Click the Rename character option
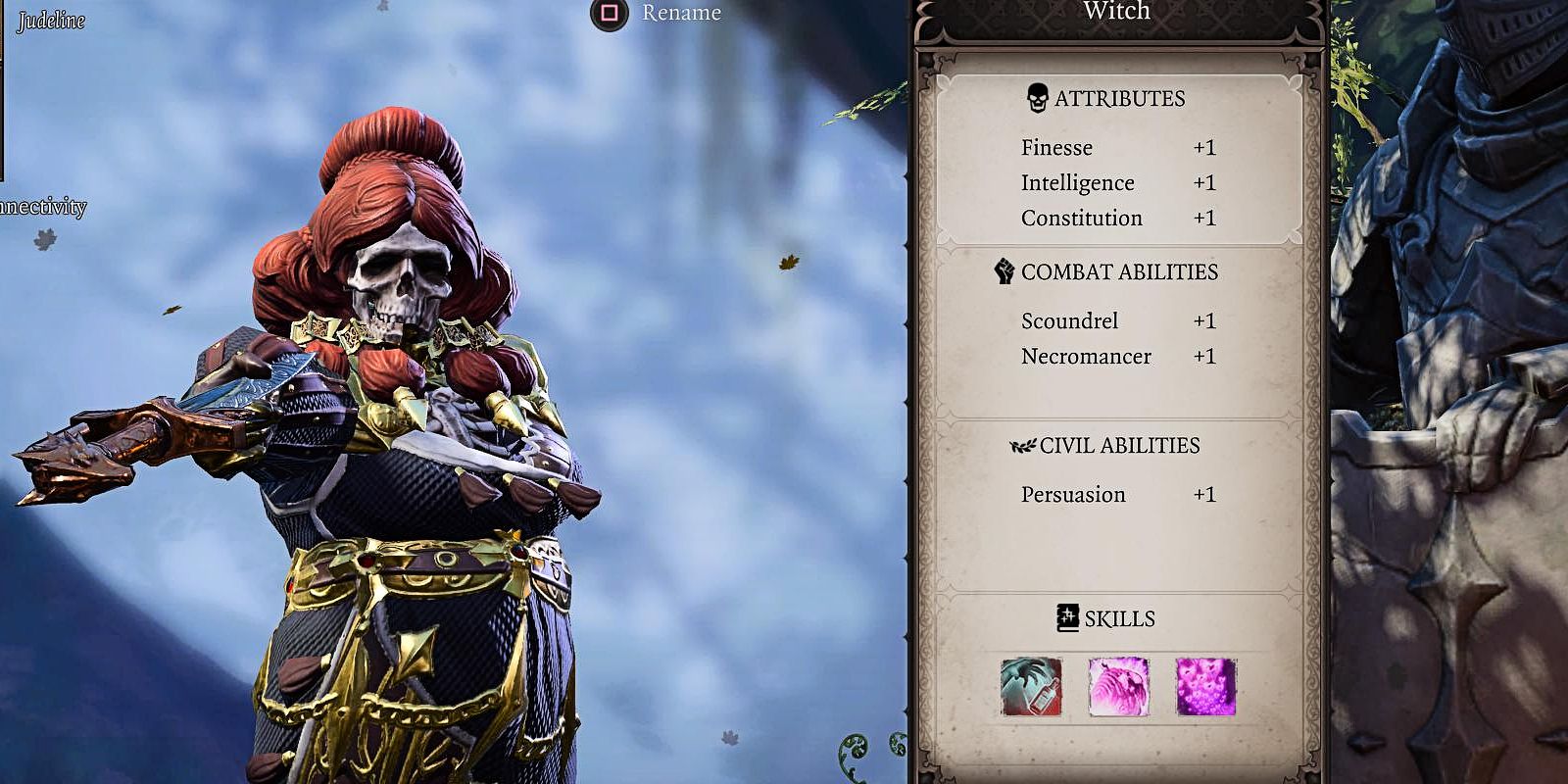Screen dimensions: 1568x784 coord(659,13)
